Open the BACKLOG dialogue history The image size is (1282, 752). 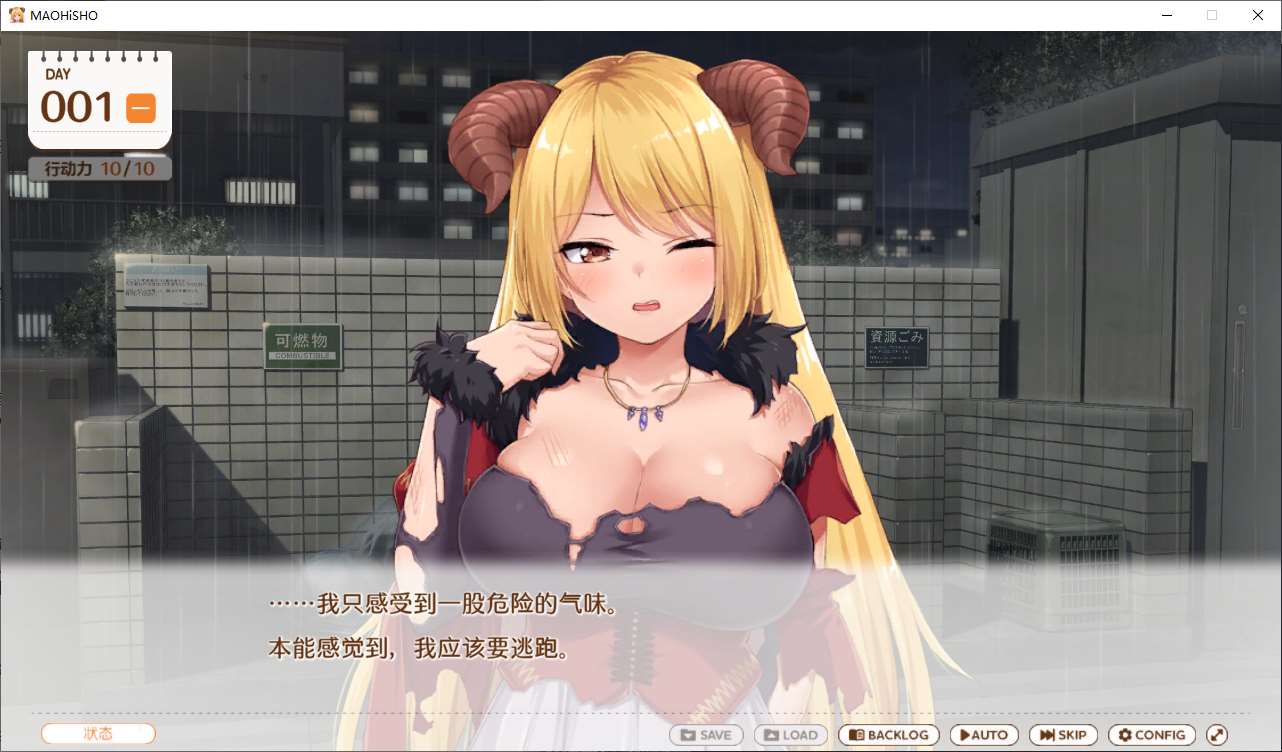pyautogui.click(x=888, y=734)
